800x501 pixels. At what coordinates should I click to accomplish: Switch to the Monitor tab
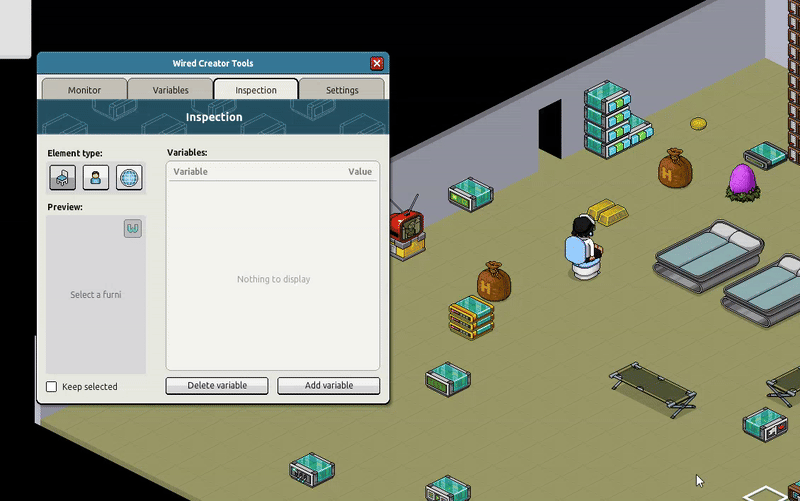pos(84,90)
